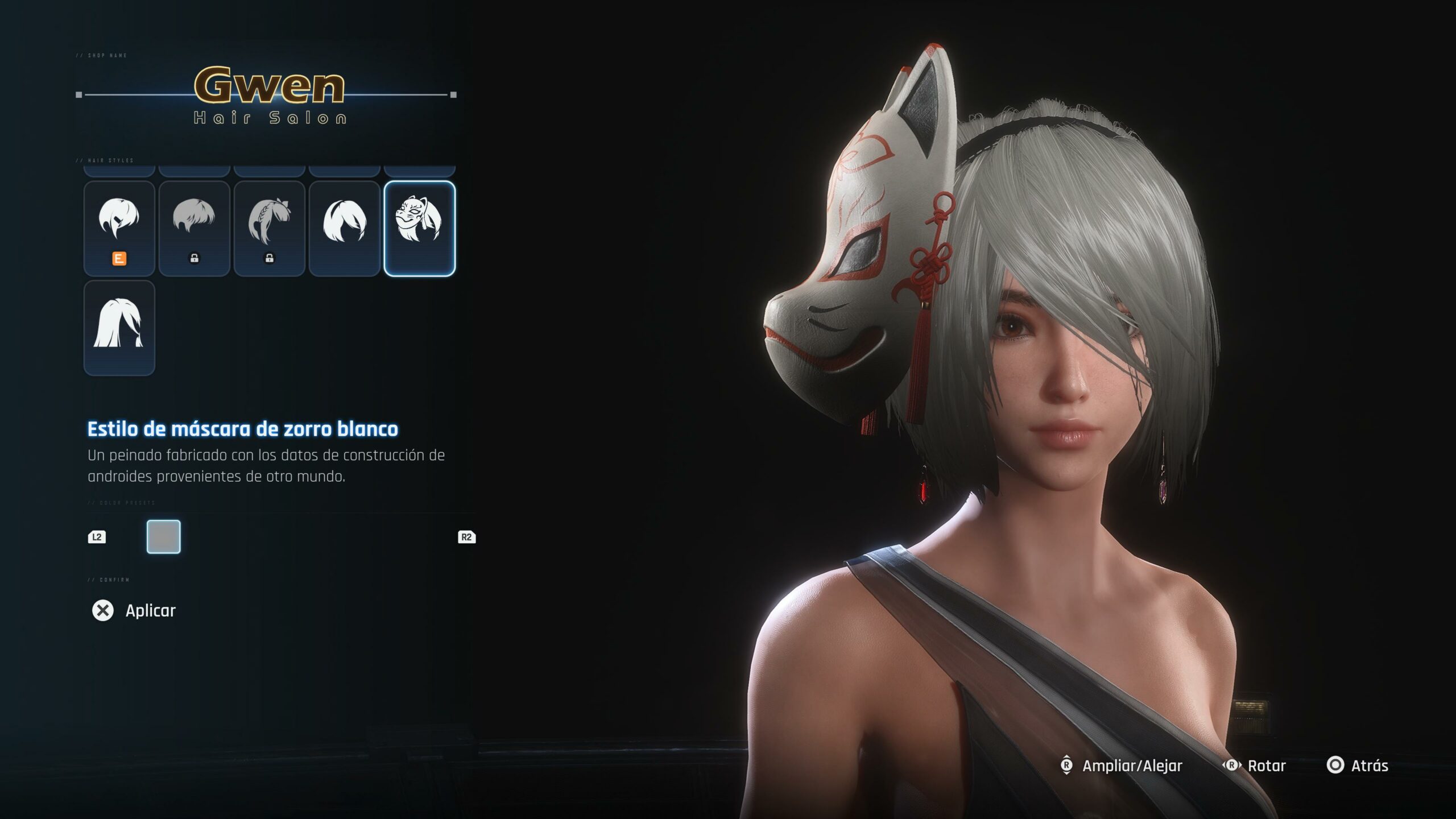Image resolution: width=1456 pixels, height=819 pixels.
Task: Choose the locked short bob hairstyle
Action: [x=194, y=229]
